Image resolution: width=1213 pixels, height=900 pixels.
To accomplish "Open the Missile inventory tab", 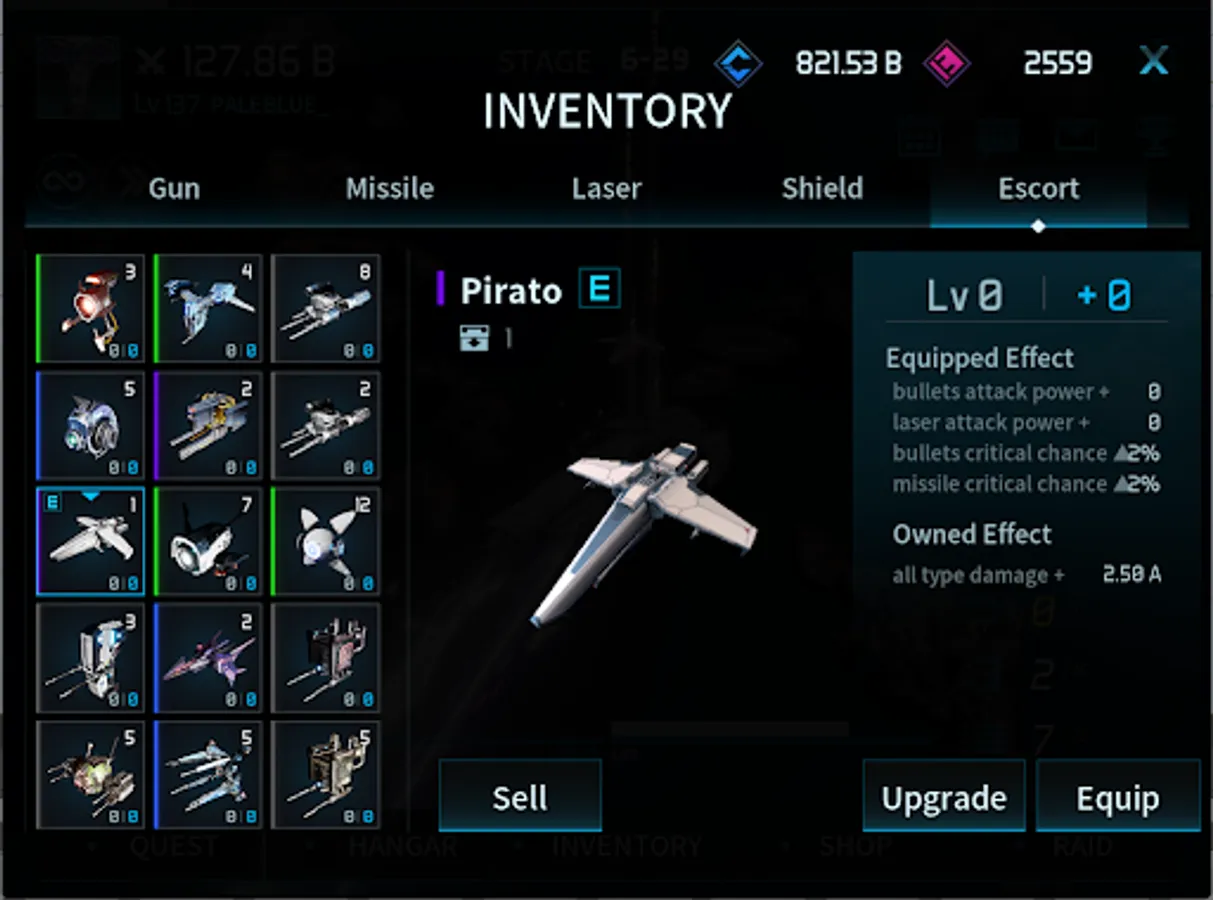I will pos(390,188).
